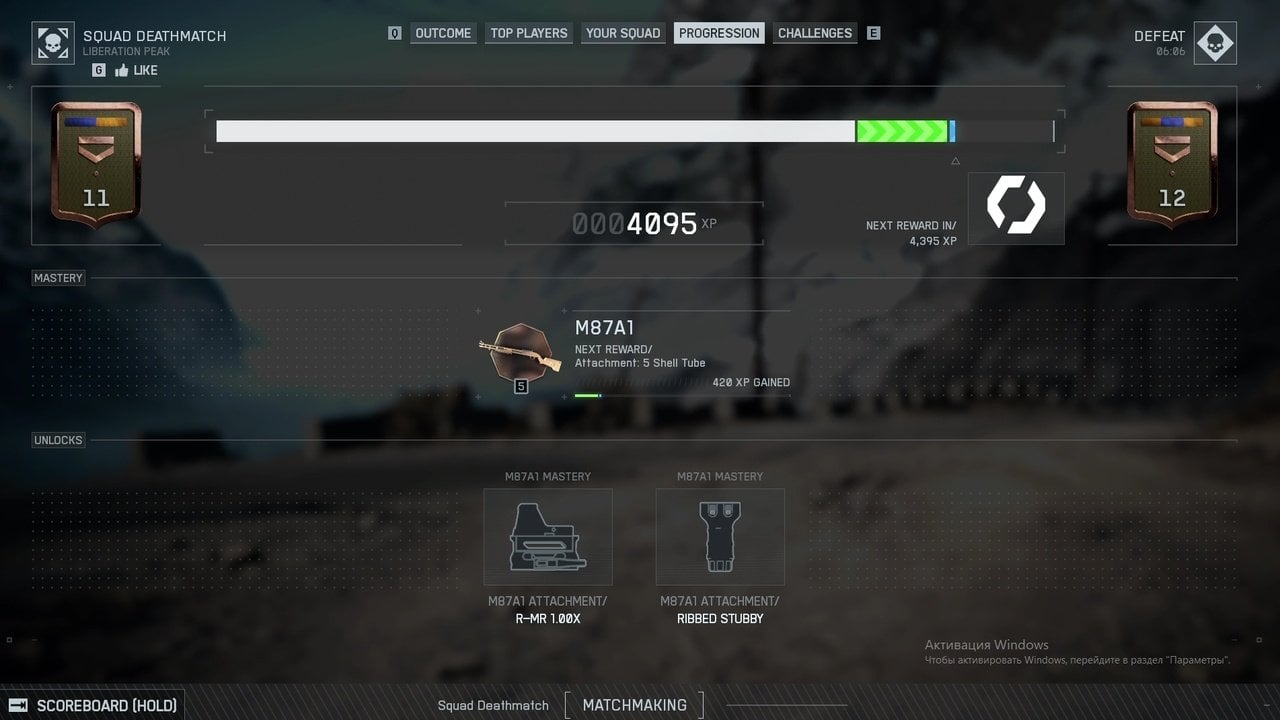This screenshot has height=720, width=1280.
Task: Switch to the Outcome tab
Action: pyautogui.click(x=443, y=33)
